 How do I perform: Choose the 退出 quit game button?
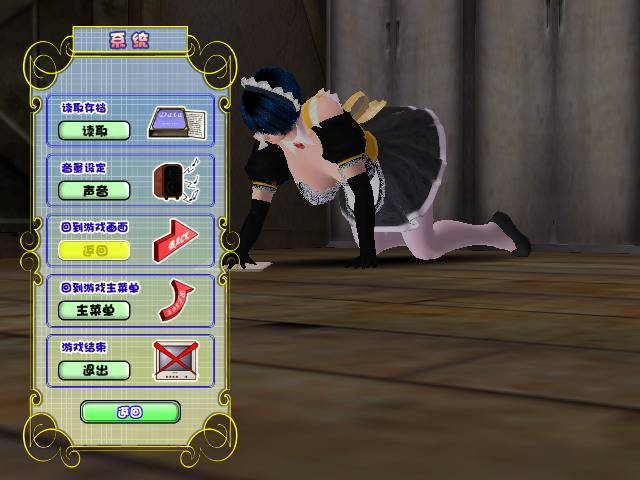pos(94,370)
